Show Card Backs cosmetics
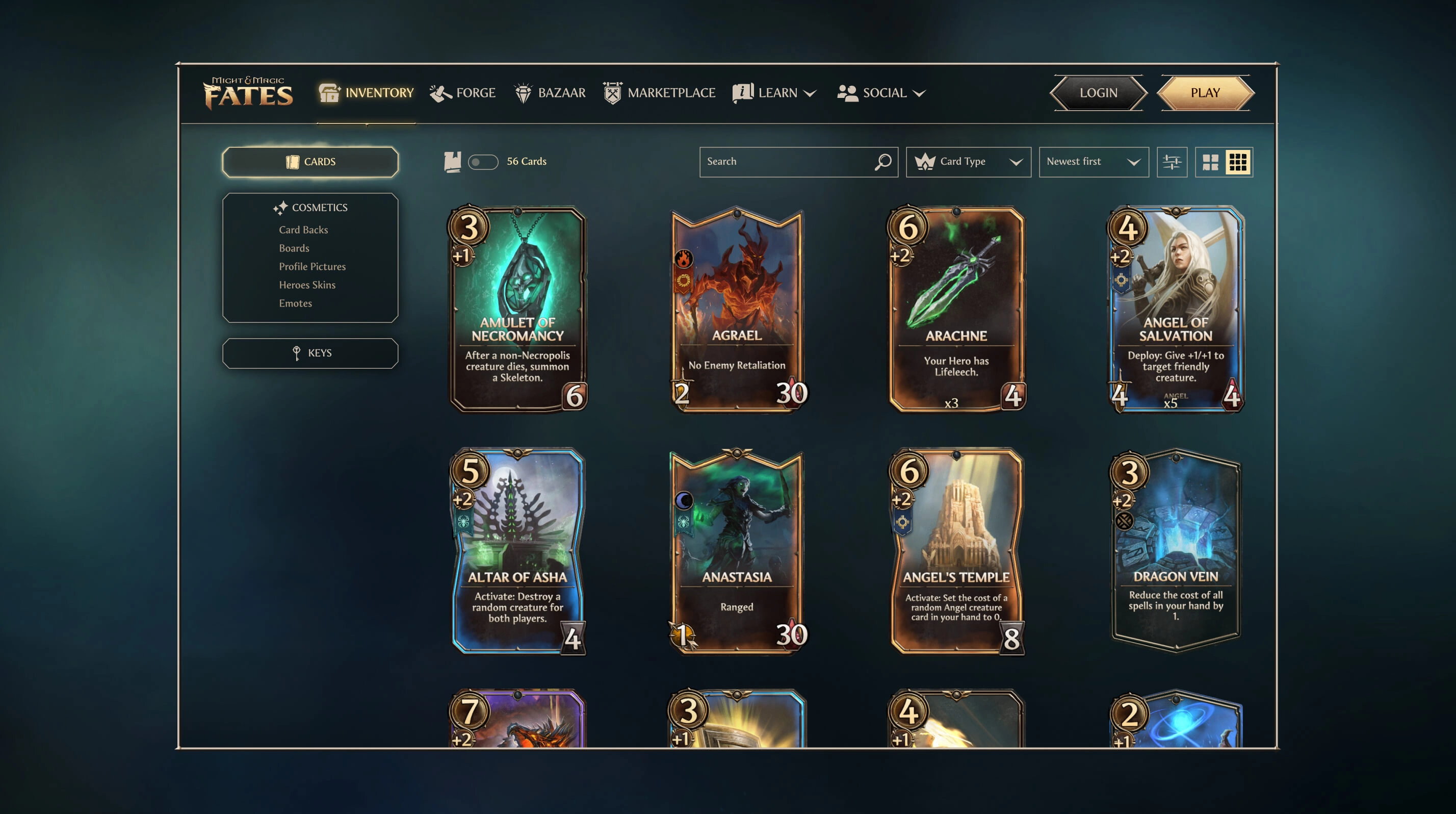Viewport: 1456px width, 814px height. click(303, 230)
